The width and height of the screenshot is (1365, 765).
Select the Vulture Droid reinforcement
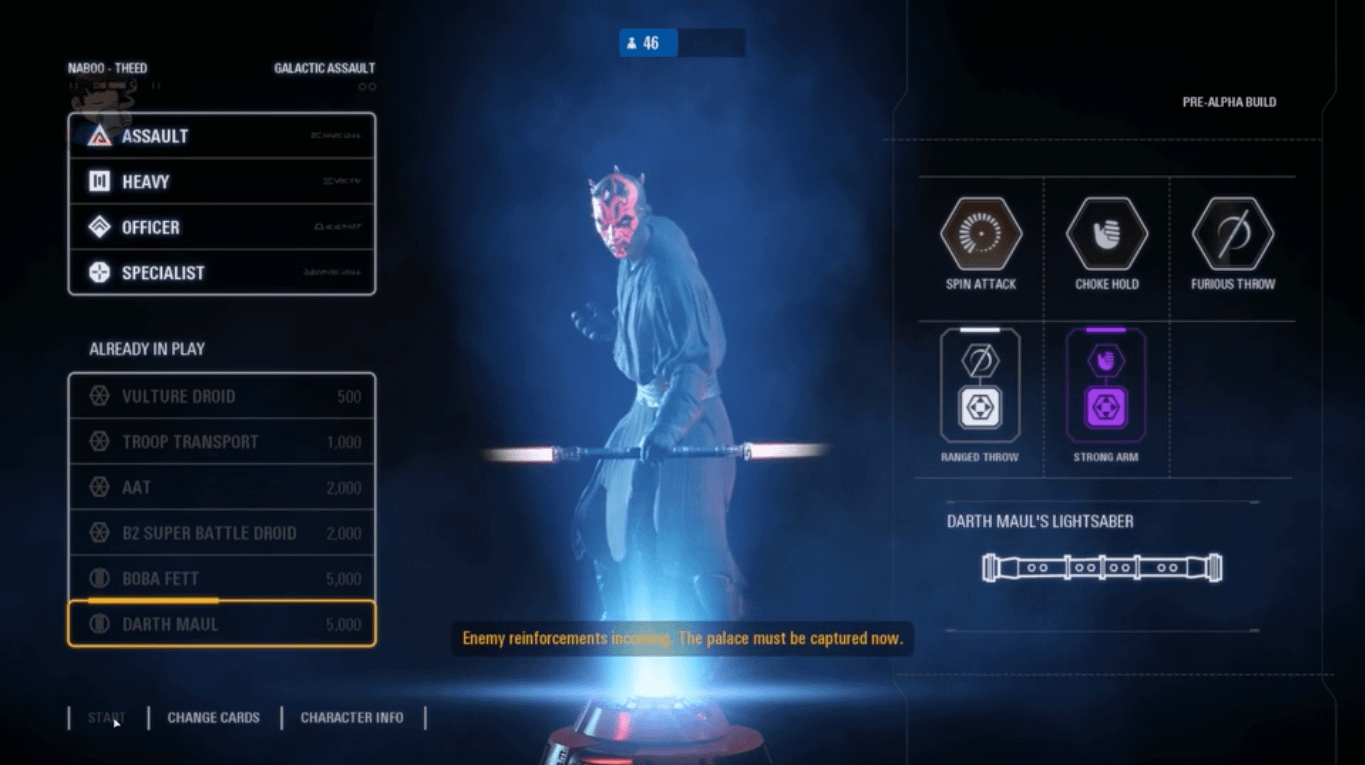coord(221,396)
